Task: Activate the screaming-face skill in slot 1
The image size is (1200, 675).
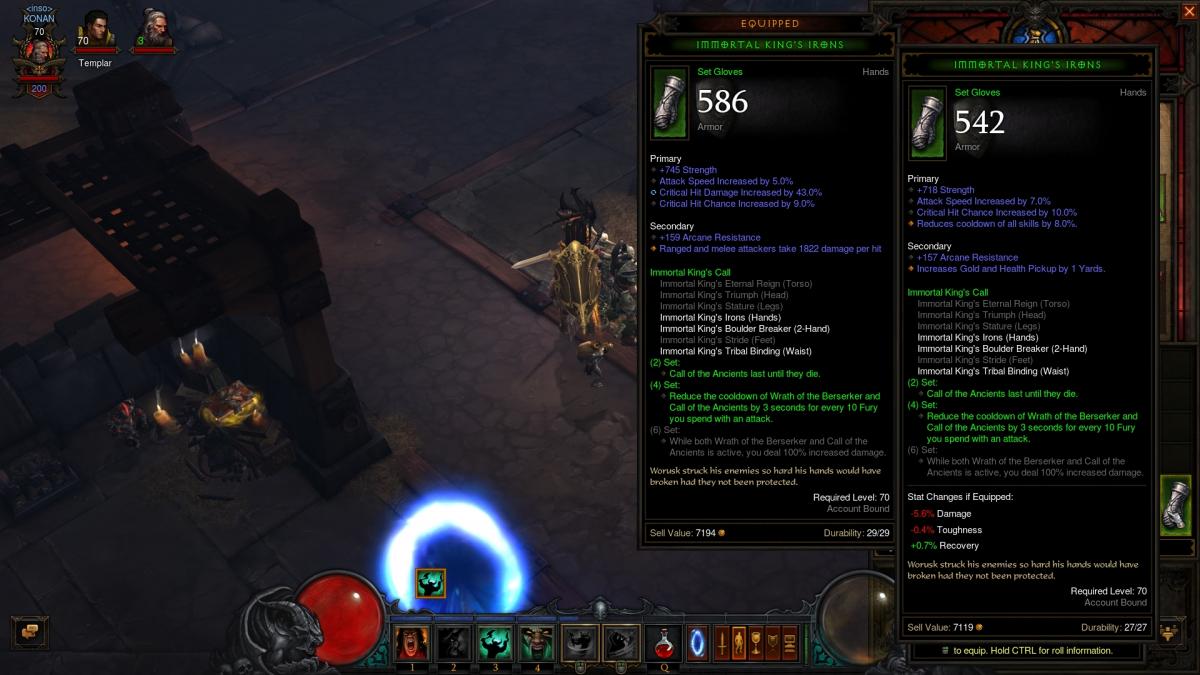Action: (409, 643)
